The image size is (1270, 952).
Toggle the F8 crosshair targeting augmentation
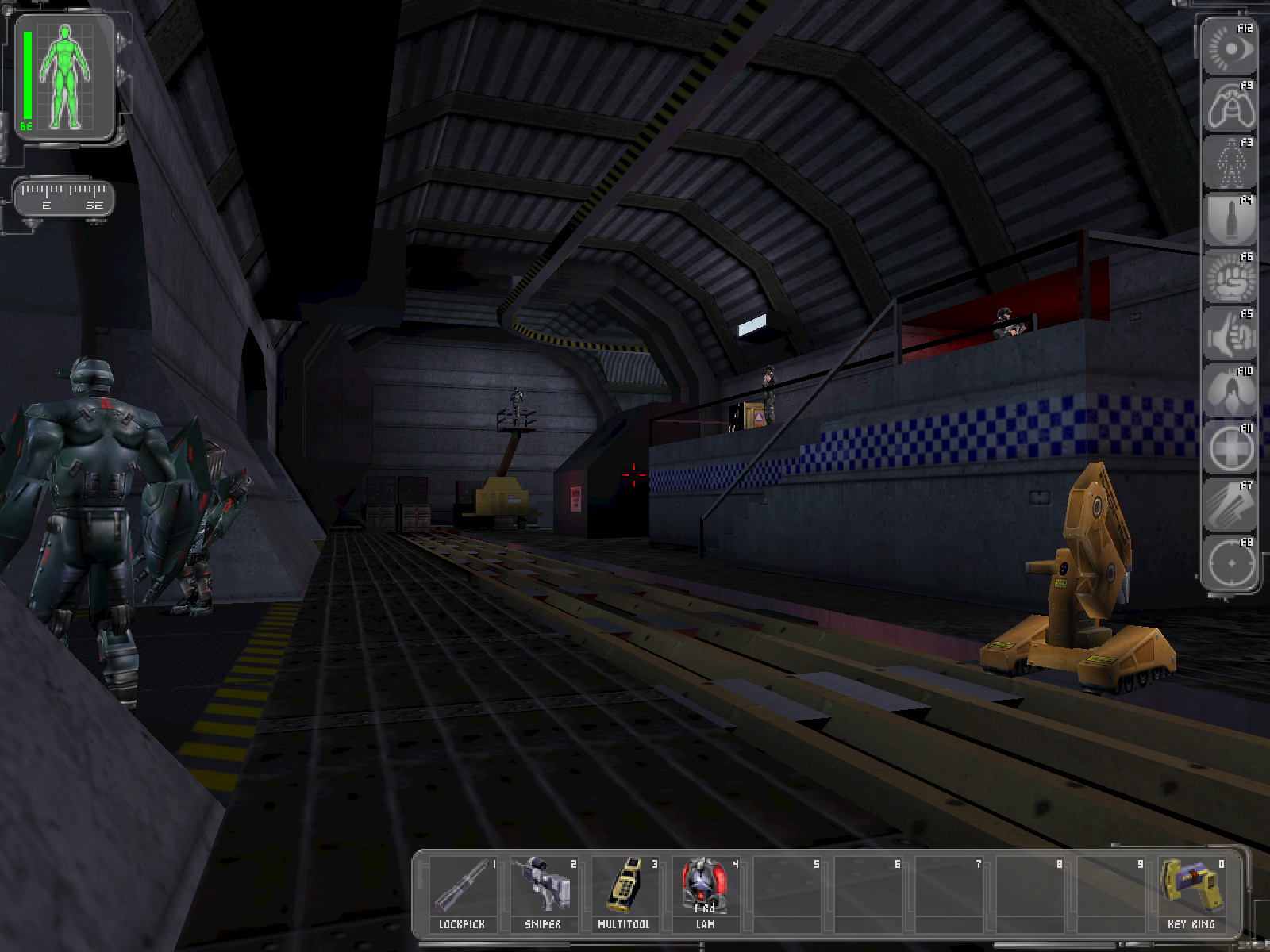coord(1229,563)
